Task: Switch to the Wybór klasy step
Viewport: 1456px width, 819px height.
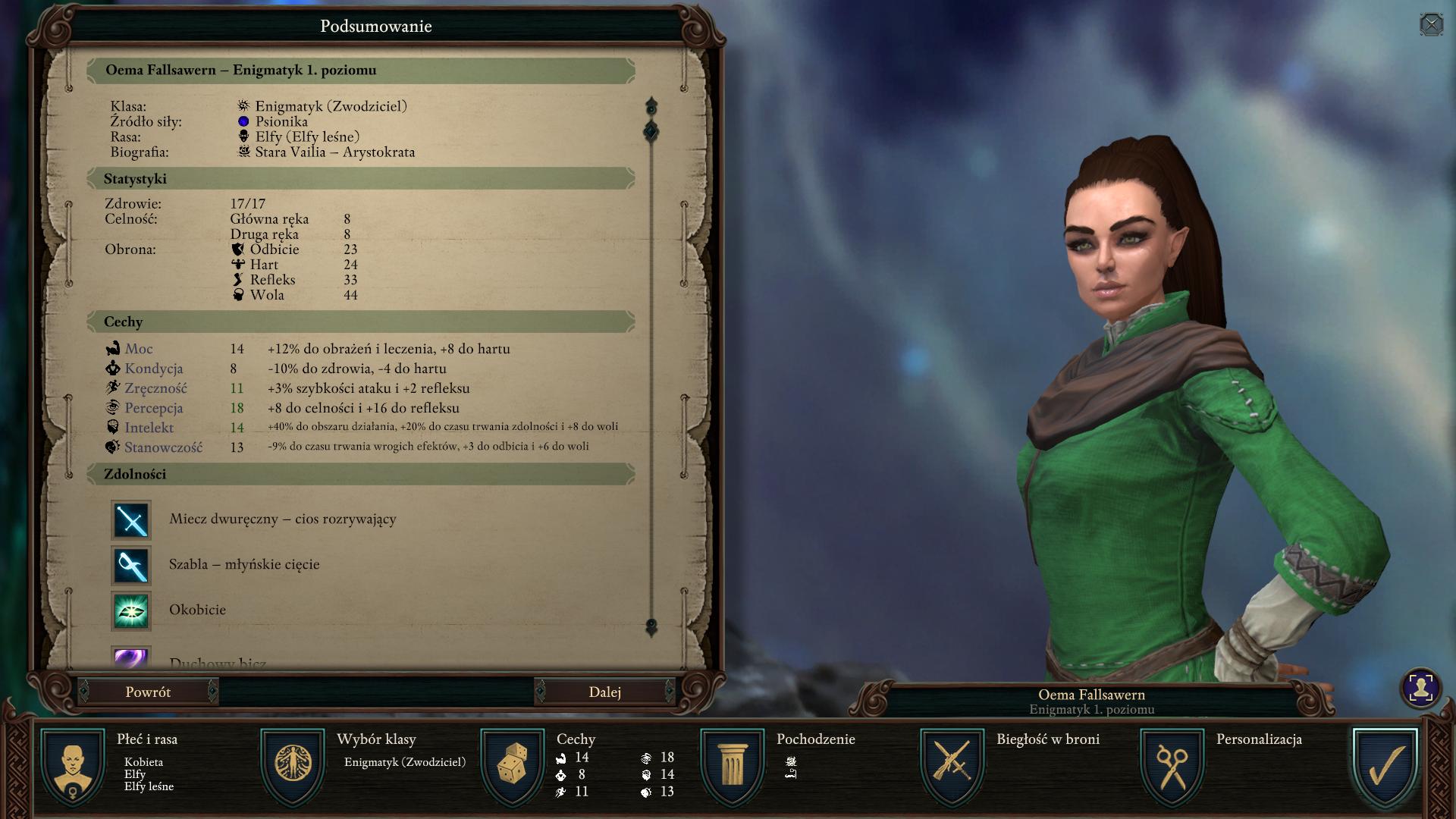Action: [293, 764]
